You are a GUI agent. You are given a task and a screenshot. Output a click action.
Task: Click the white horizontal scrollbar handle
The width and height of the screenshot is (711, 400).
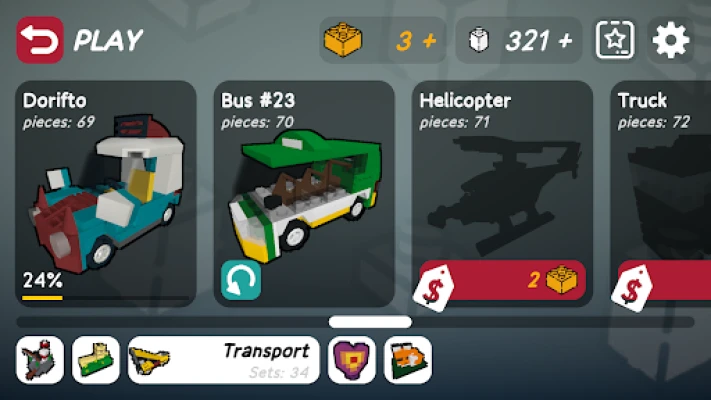[370, 322]
